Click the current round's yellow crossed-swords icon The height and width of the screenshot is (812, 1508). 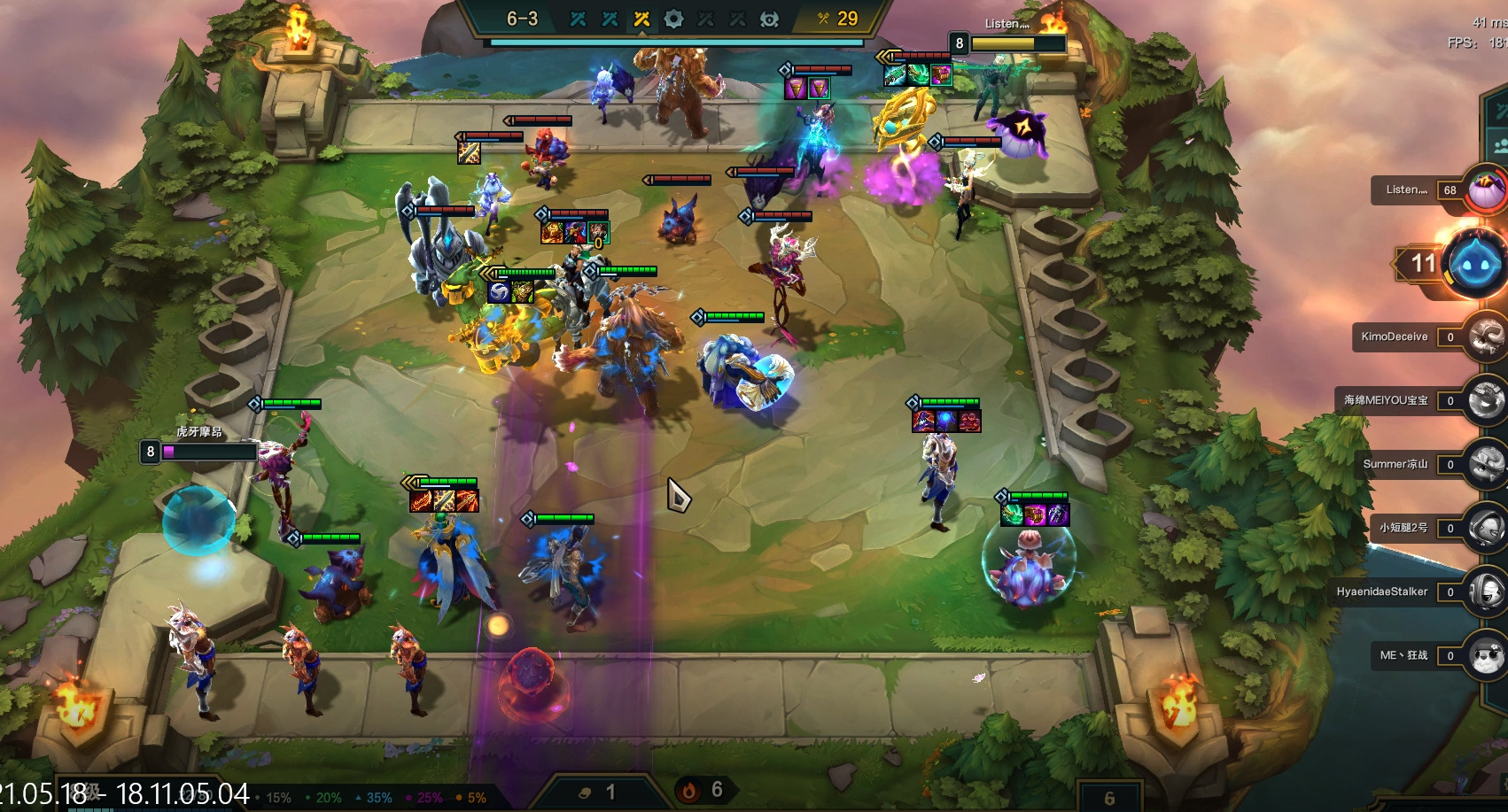[641, 19]
